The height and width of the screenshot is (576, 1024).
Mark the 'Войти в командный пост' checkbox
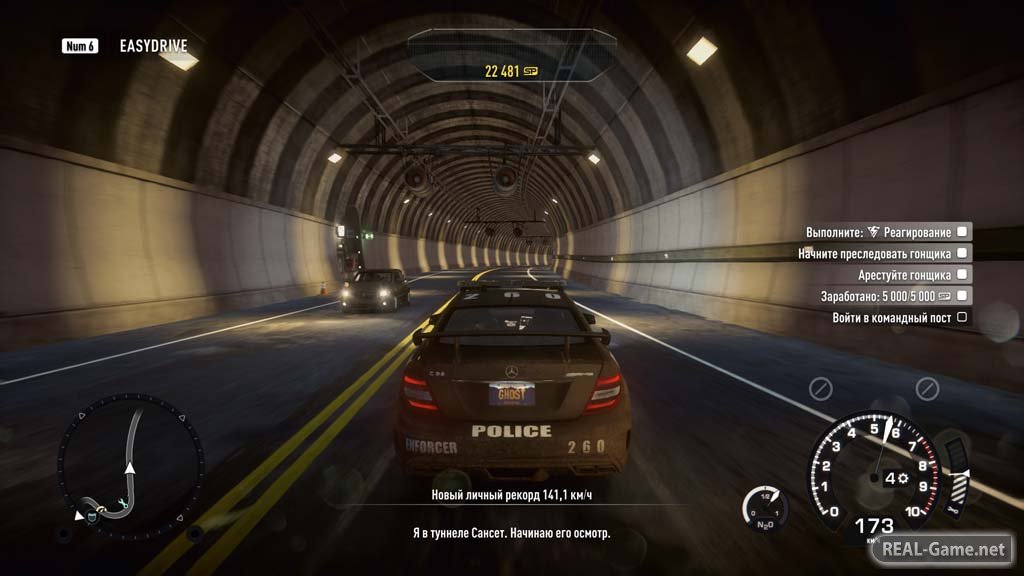pyautogui.click(x=962, y=317)
